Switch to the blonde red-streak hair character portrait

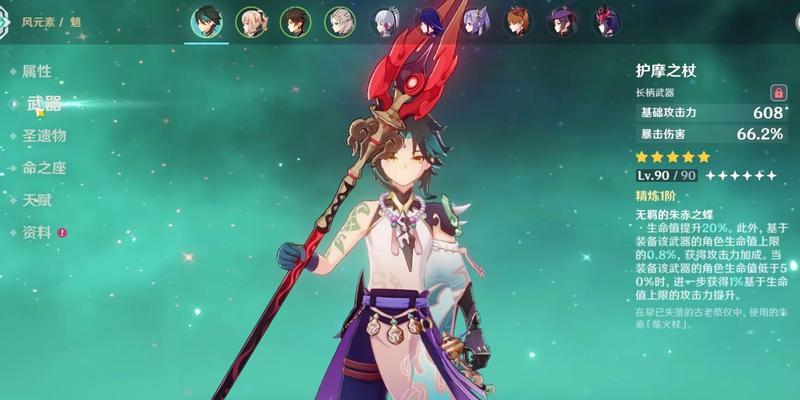pos(250,22)
